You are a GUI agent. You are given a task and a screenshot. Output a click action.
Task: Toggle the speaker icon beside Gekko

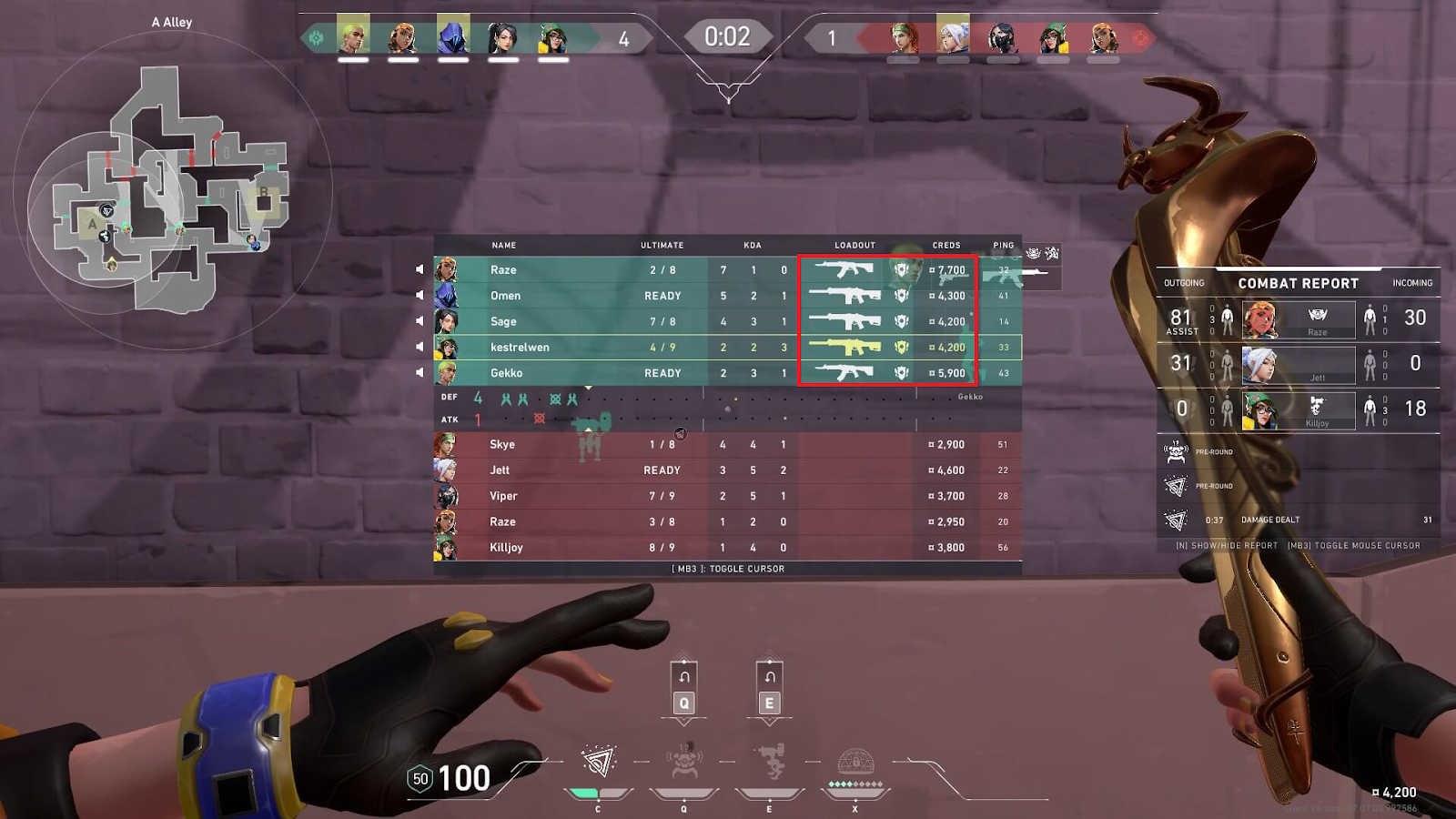(420, 372)
